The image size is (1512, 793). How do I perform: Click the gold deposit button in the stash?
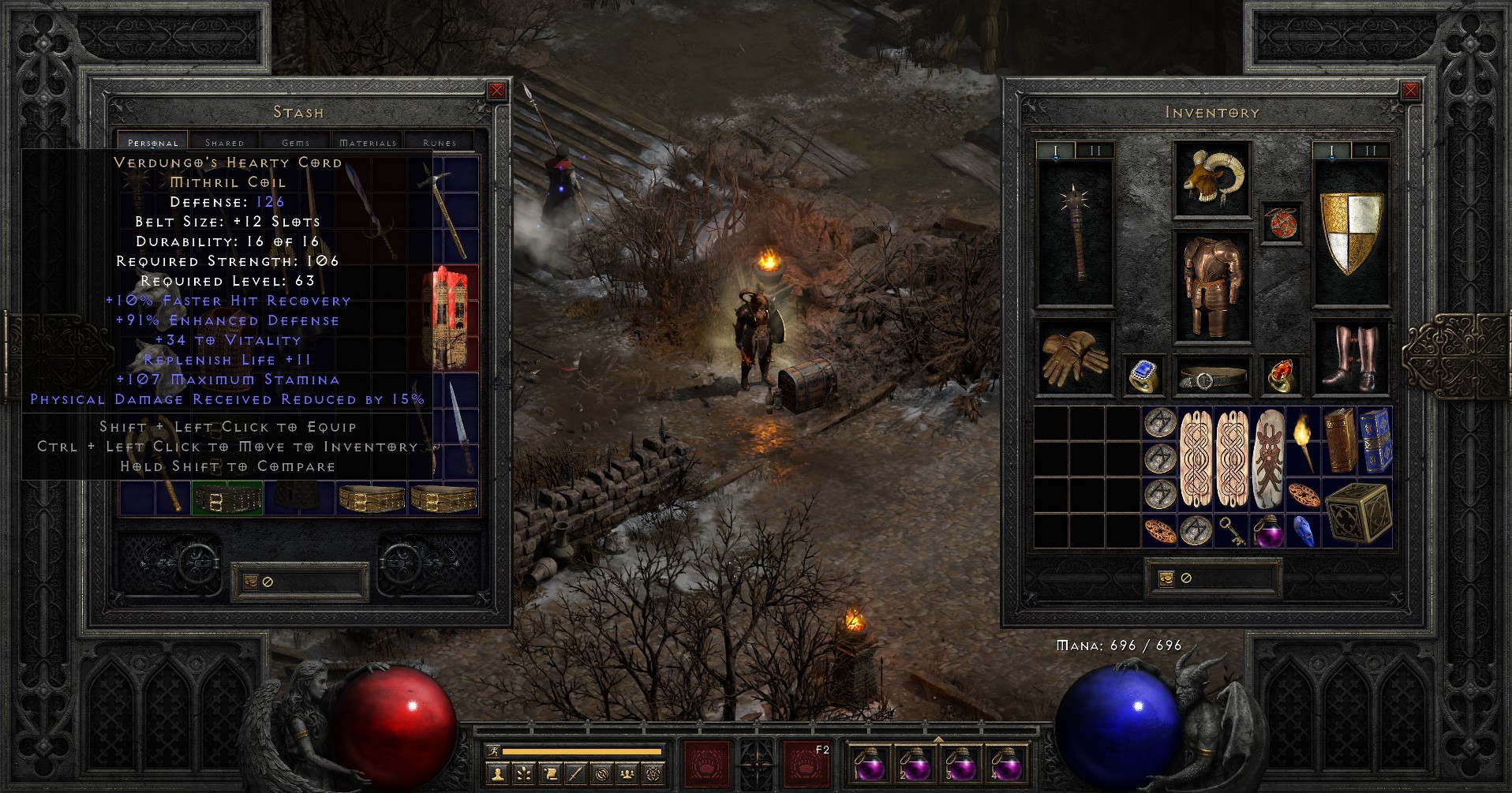[x=253, y=582]
